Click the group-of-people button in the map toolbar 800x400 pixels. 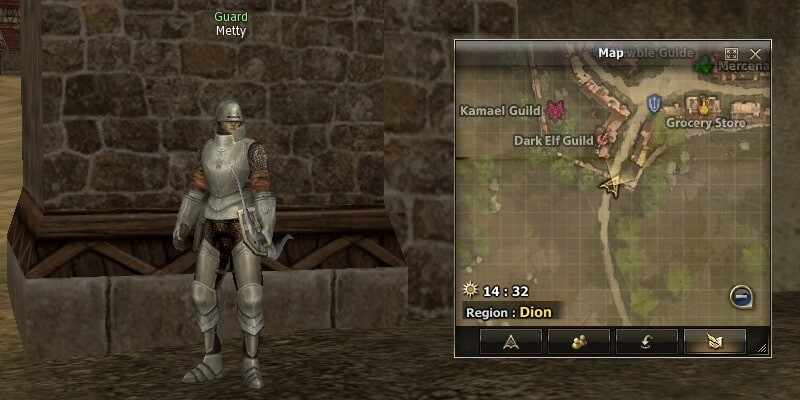[578, 341]
